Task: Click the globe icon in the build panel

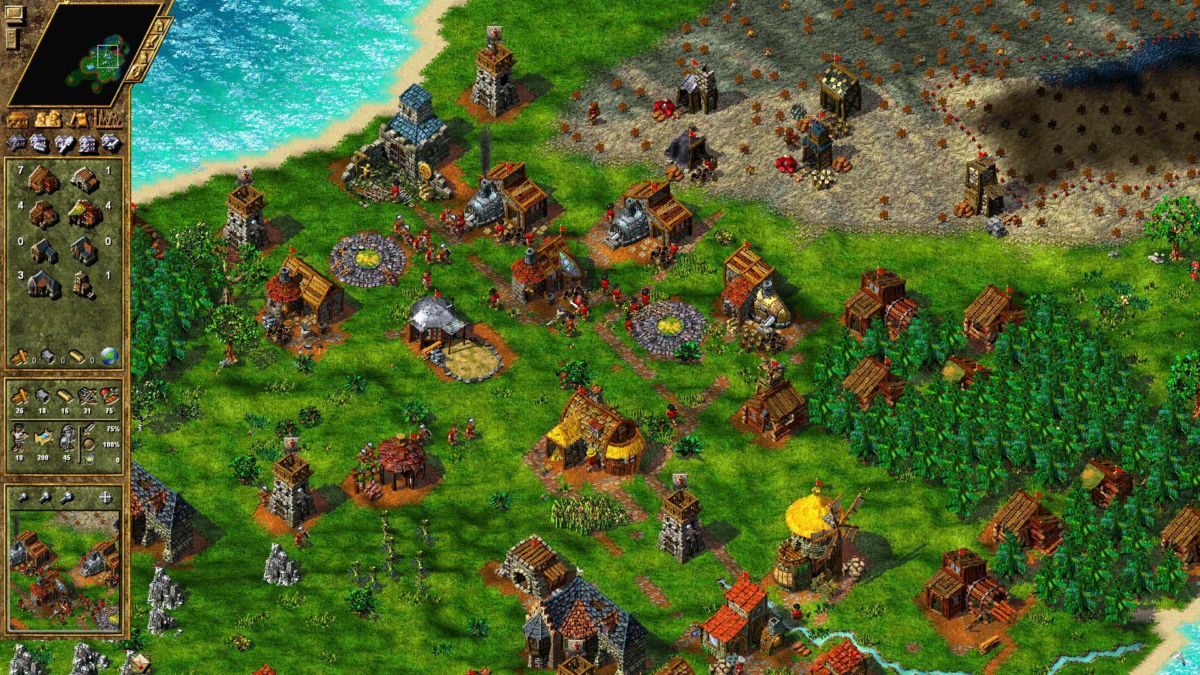Action: click(x=108, y=356)
